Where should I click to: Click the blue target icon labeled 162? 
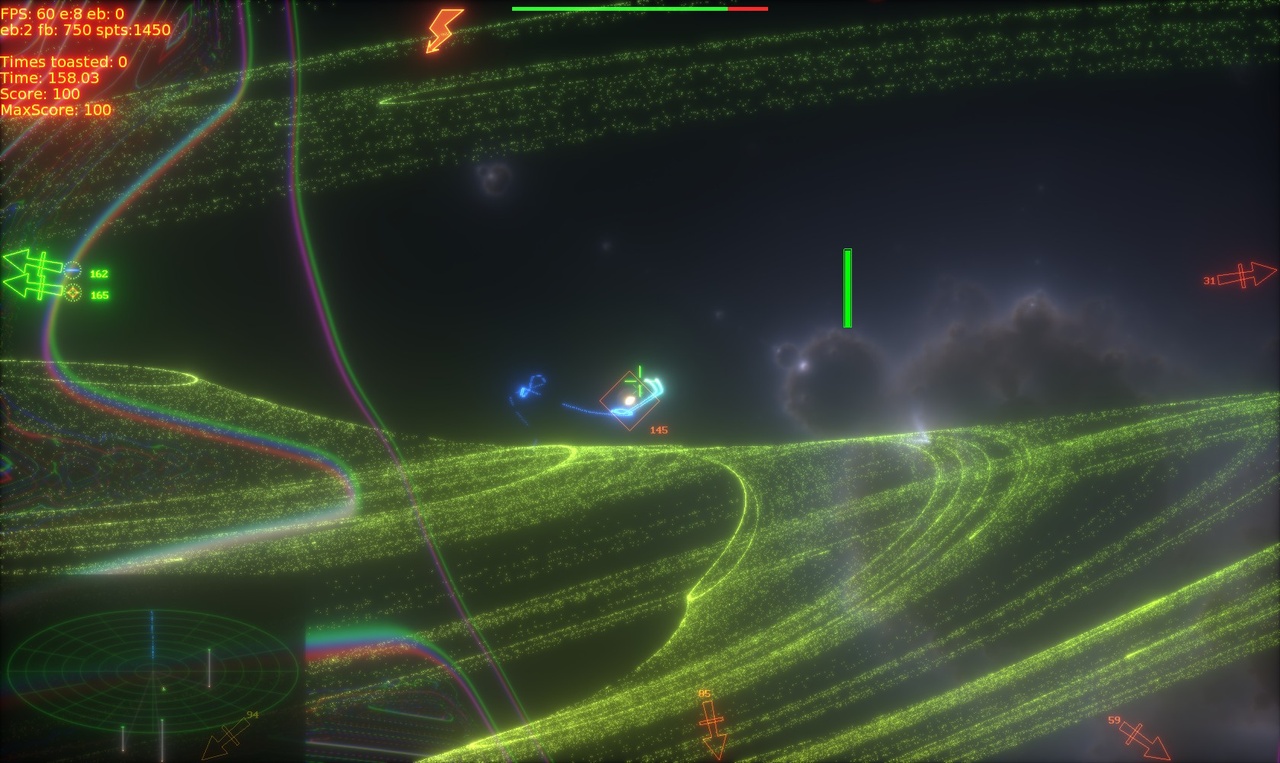coord(73,270)
